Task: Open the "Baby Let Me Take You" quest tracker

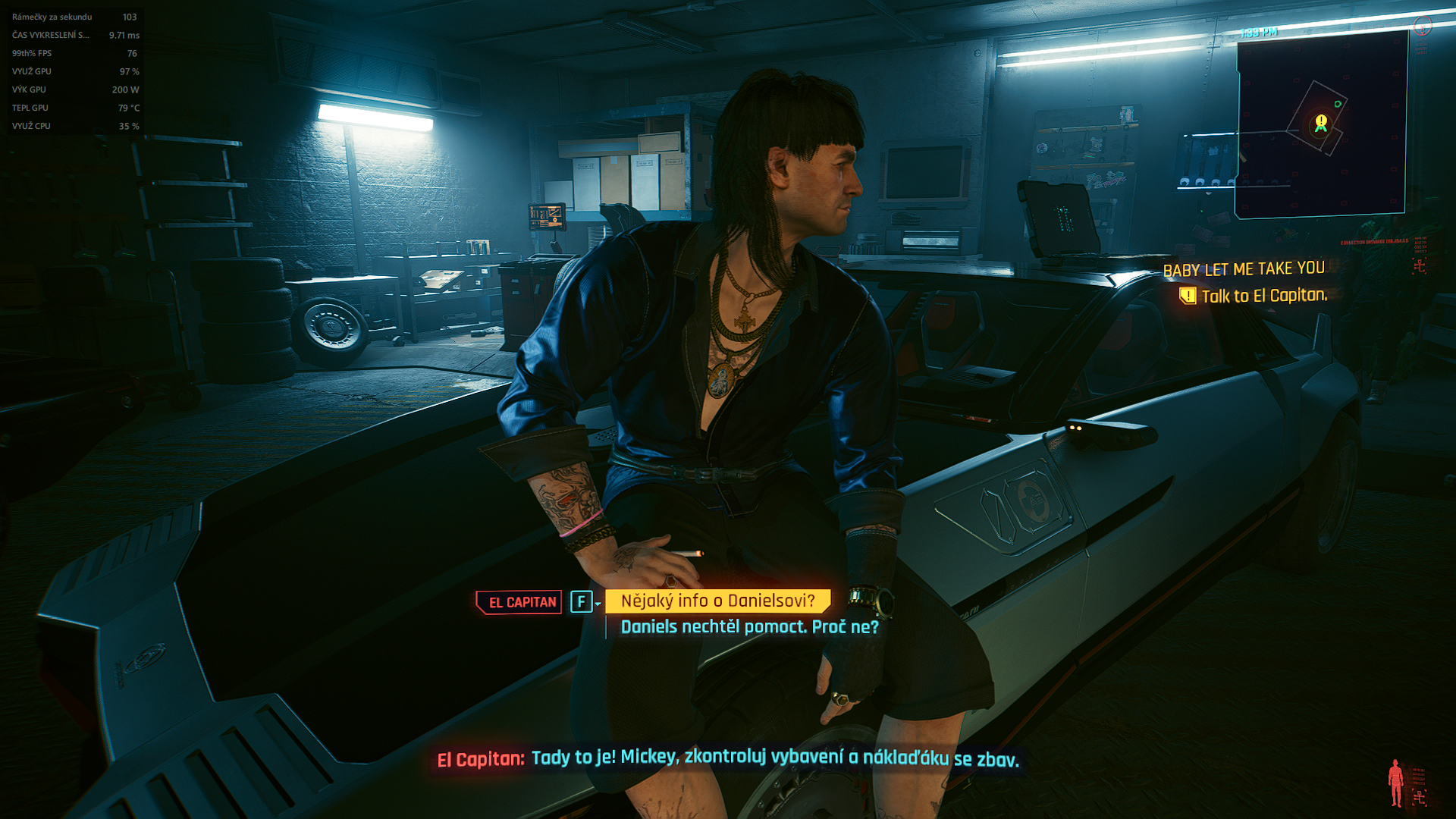Action: point(1244,269)
